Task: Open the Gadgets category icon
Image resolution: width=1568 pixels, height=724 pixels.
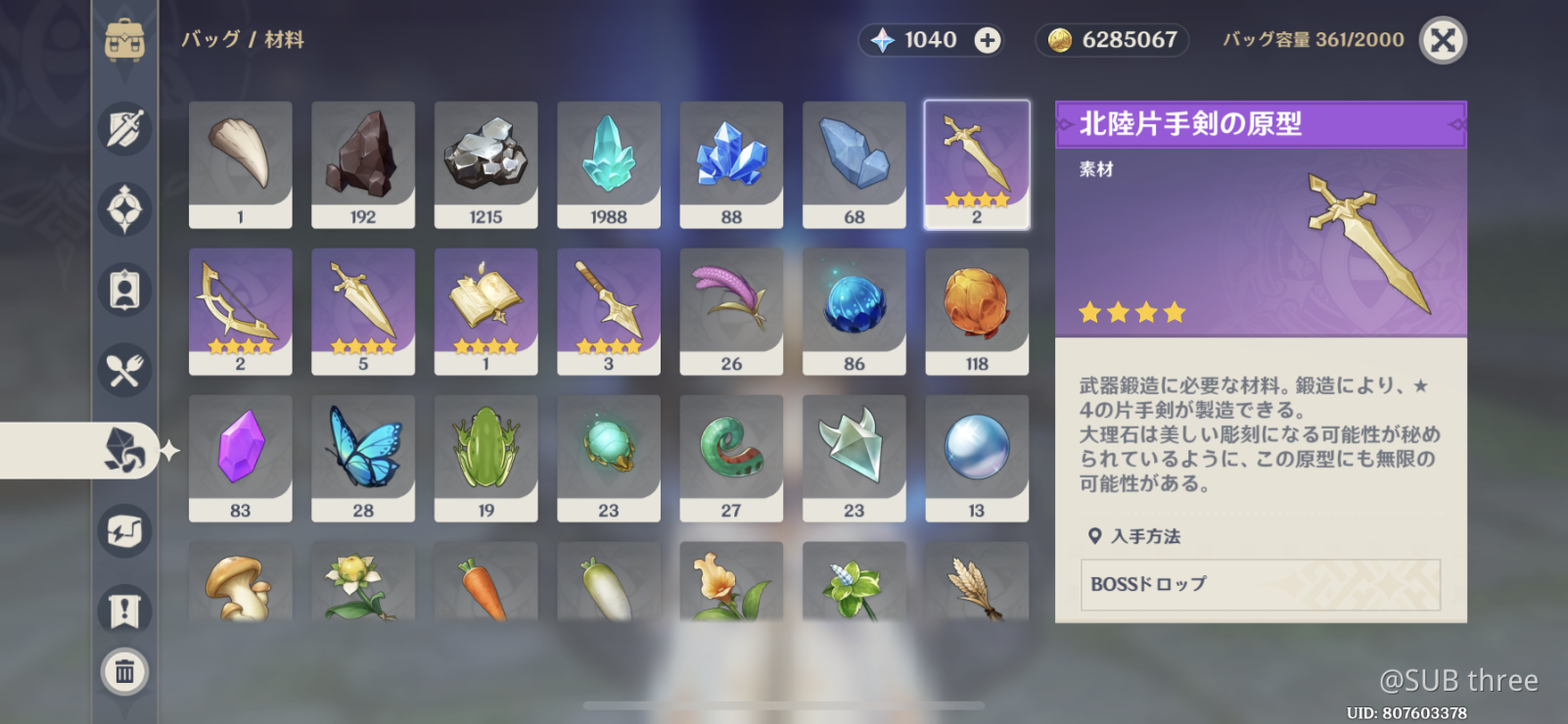Action: pos(125,531)
